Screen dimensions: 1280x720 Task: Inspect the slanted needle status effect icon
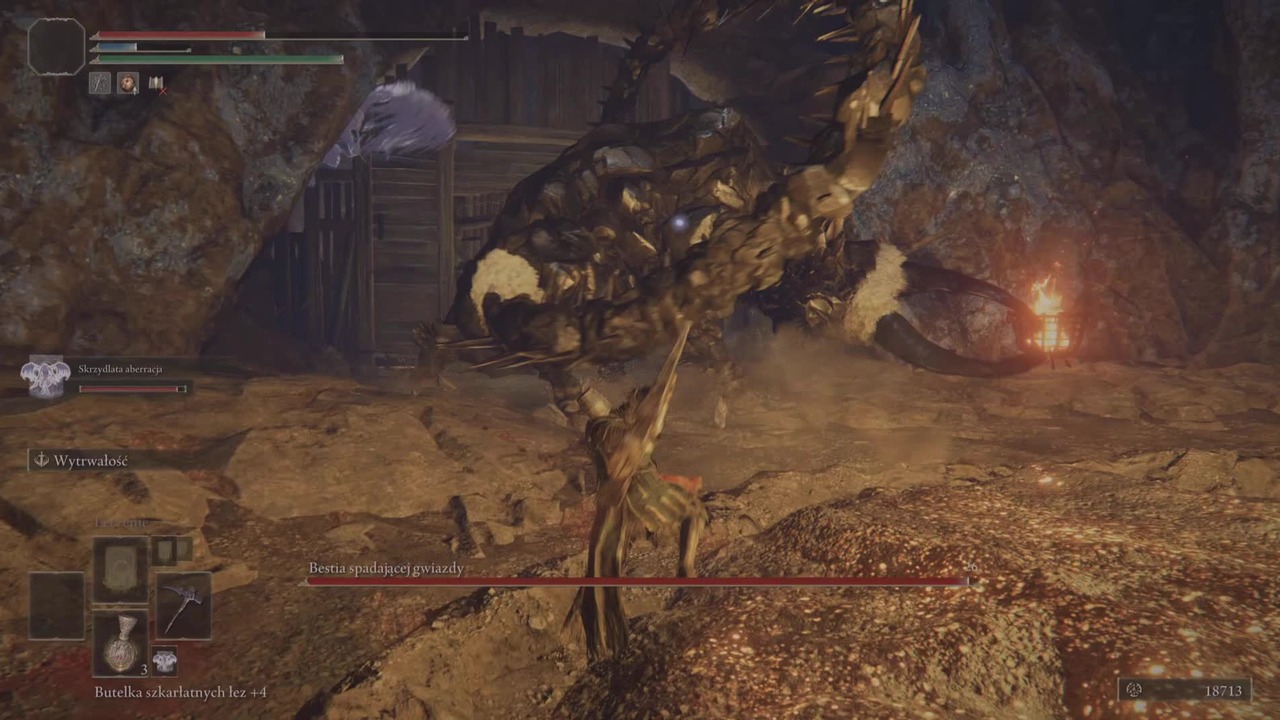click(x=99, y=84)
